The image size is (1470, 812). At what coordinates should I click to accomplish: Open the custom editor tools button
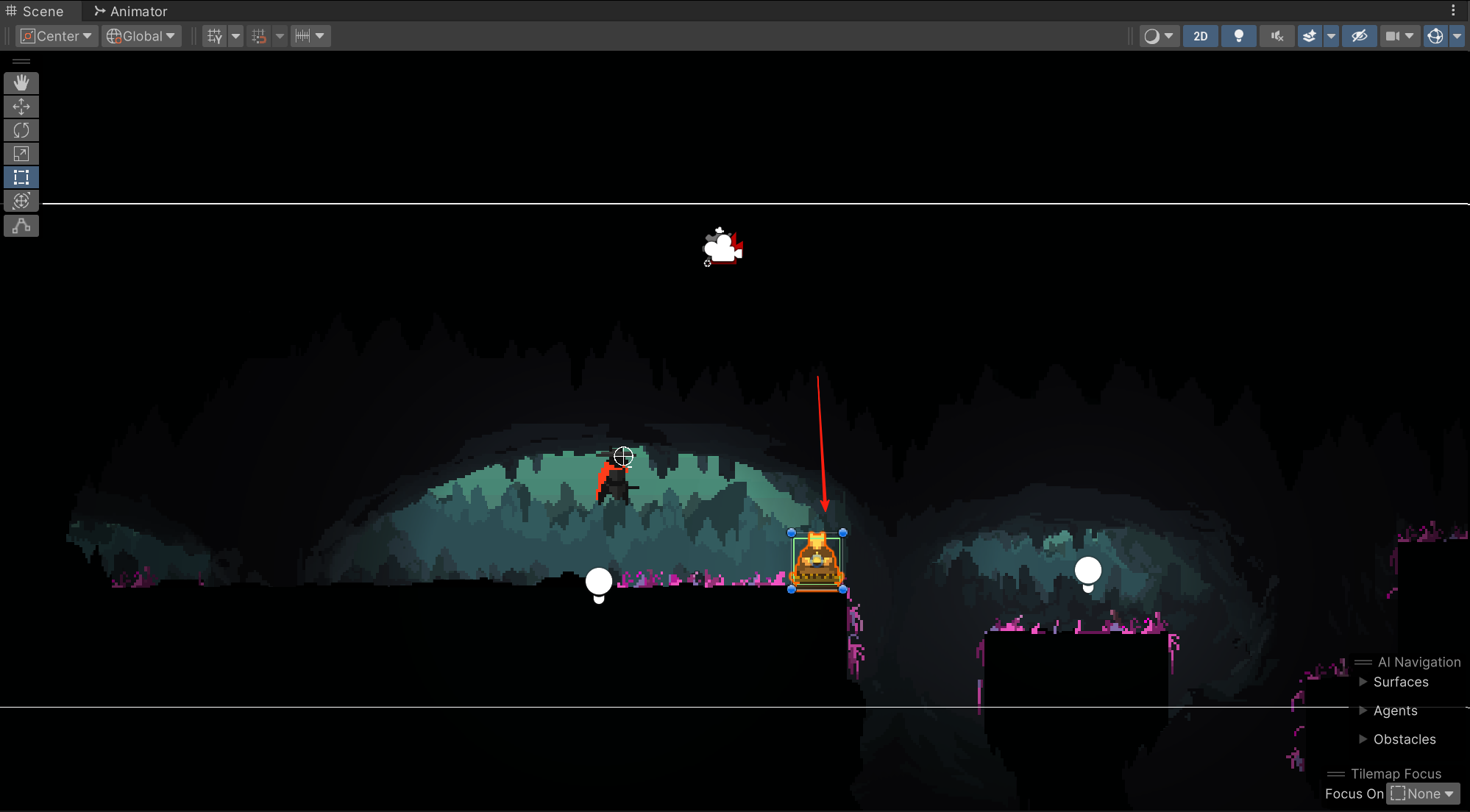21,226
